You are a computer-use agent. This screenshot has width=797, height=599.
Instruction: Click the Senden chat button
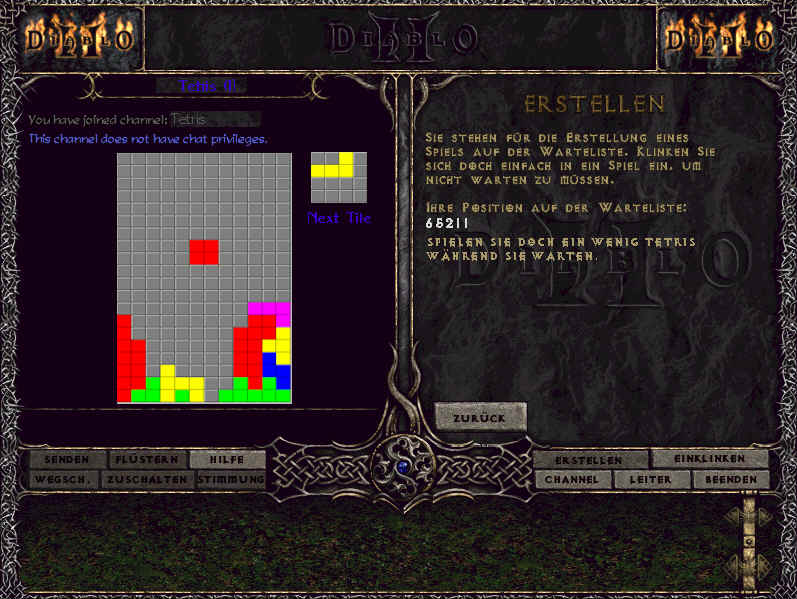coord(67,460)
